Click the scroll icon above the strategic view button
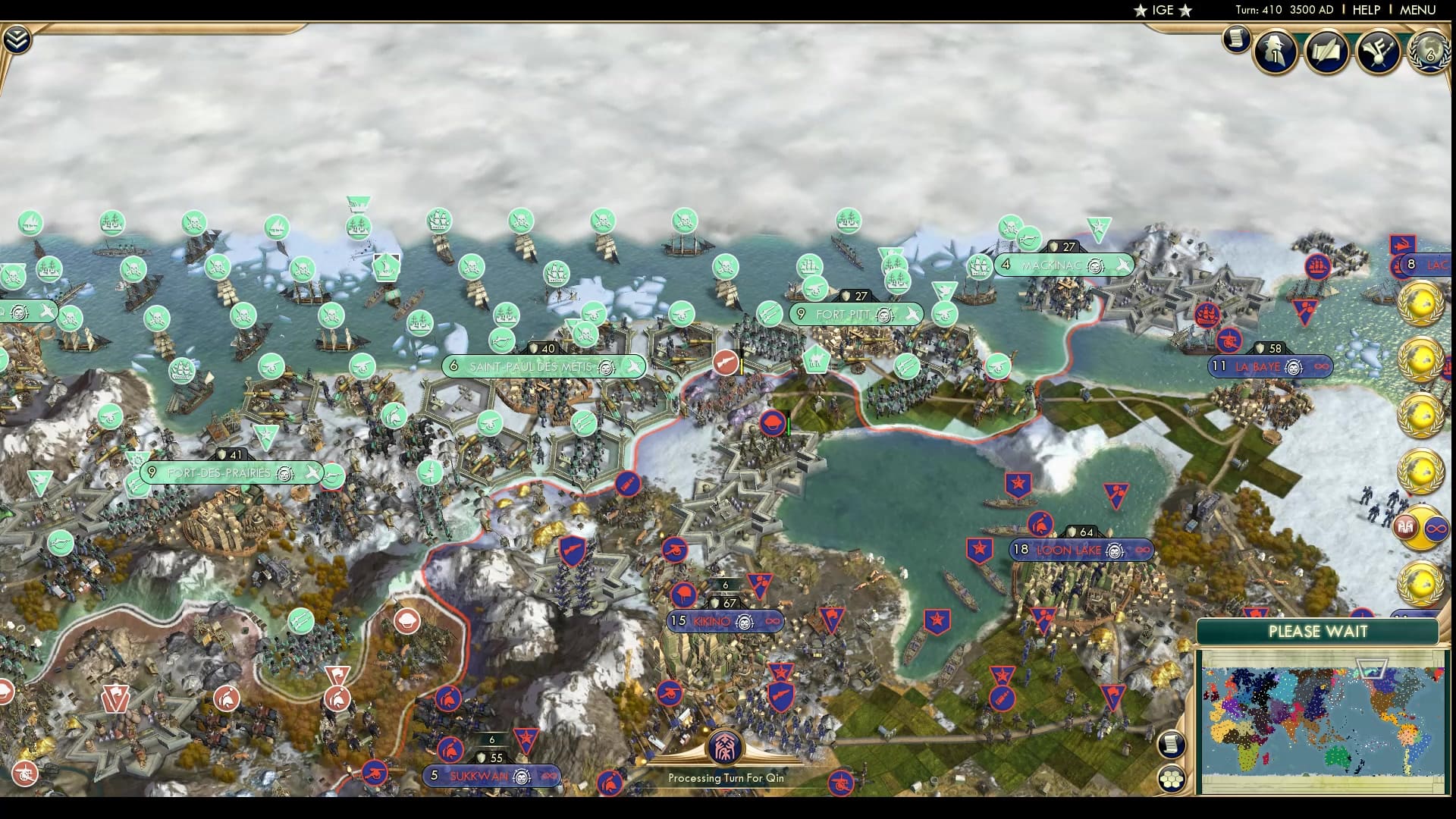 point(1172,744)
